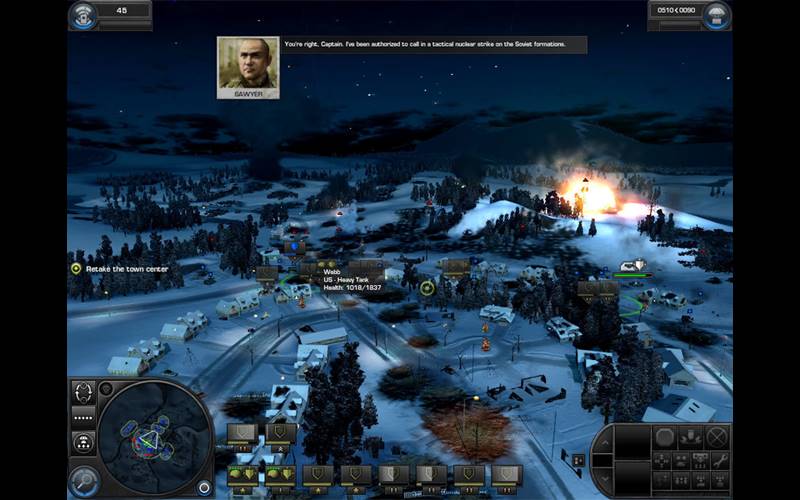This screenshot has height=500, width=800.
Task: Activate the crossed-circle stop command
Action: tap(716, 436)
